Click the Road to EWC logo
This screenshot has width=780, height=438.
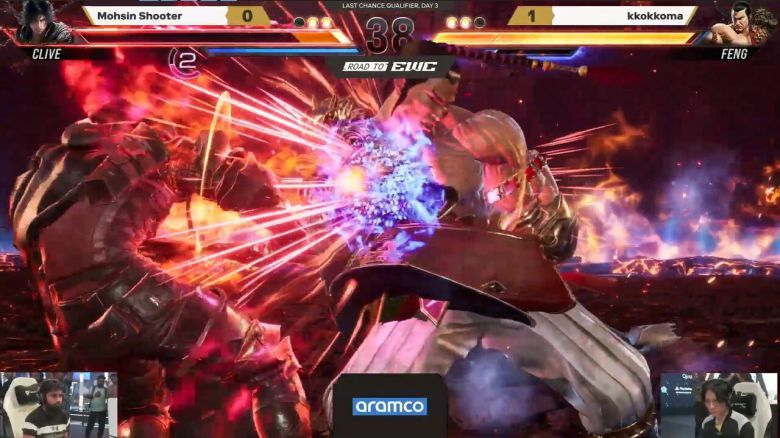coord(390,67)
